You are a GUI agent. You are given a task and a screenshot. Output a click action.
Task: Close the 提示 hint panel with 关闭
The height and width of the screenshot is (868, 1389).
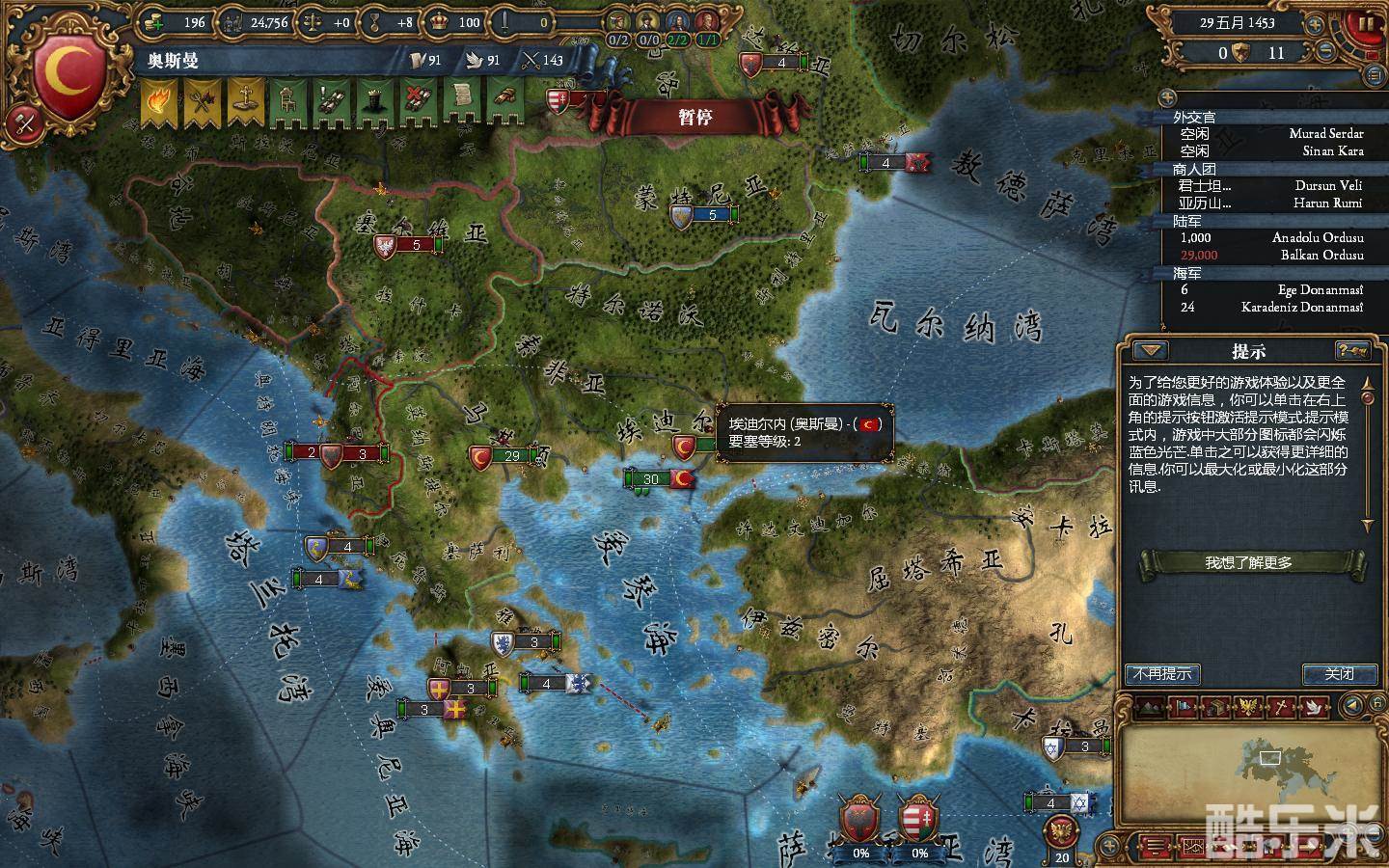click(1339, 674)
